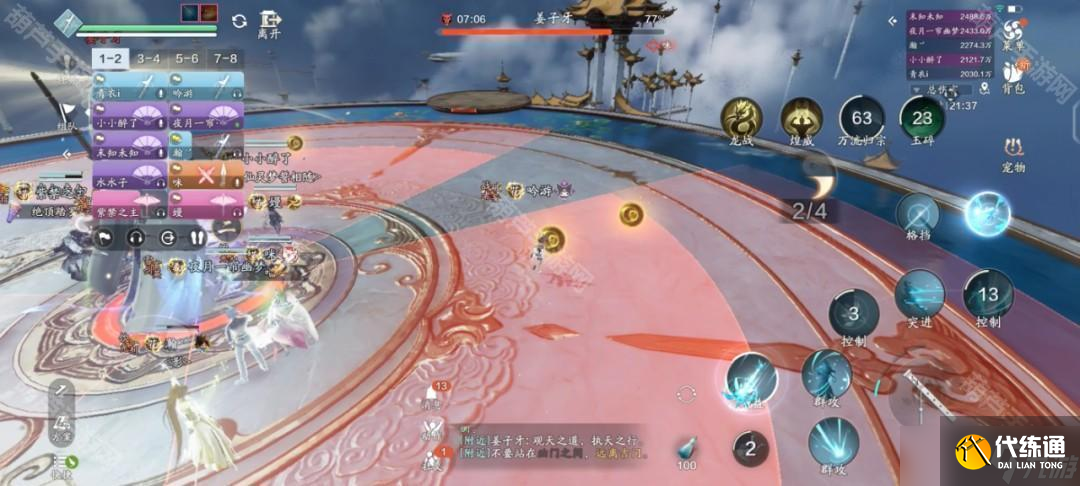This screenshot has width=1080, height=486.
Task: Use the 万流归宗 skill
Action: (861, 120)
